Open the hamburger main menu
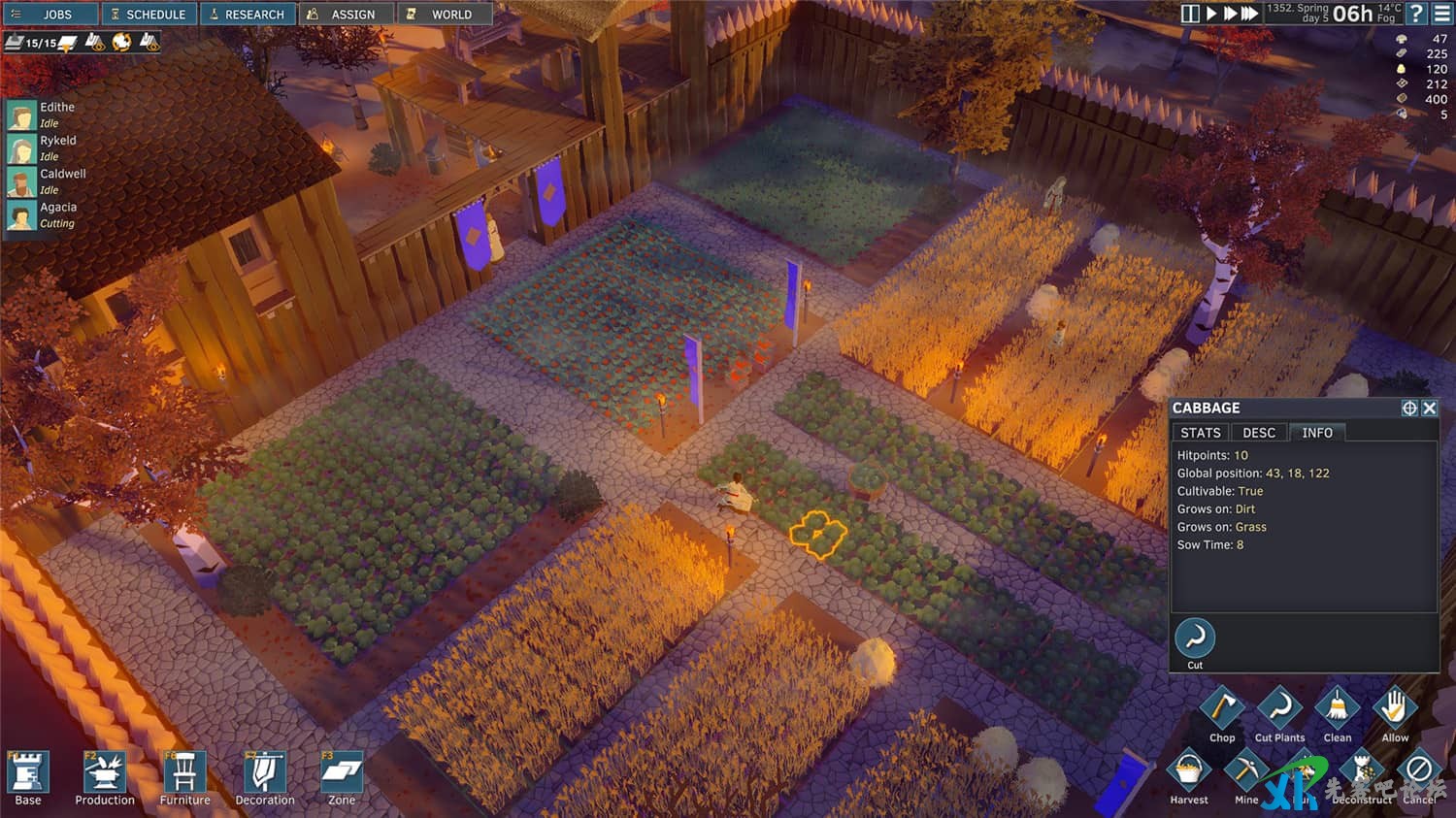Viewport: 1456px width, 818px height. point(1442,14)
